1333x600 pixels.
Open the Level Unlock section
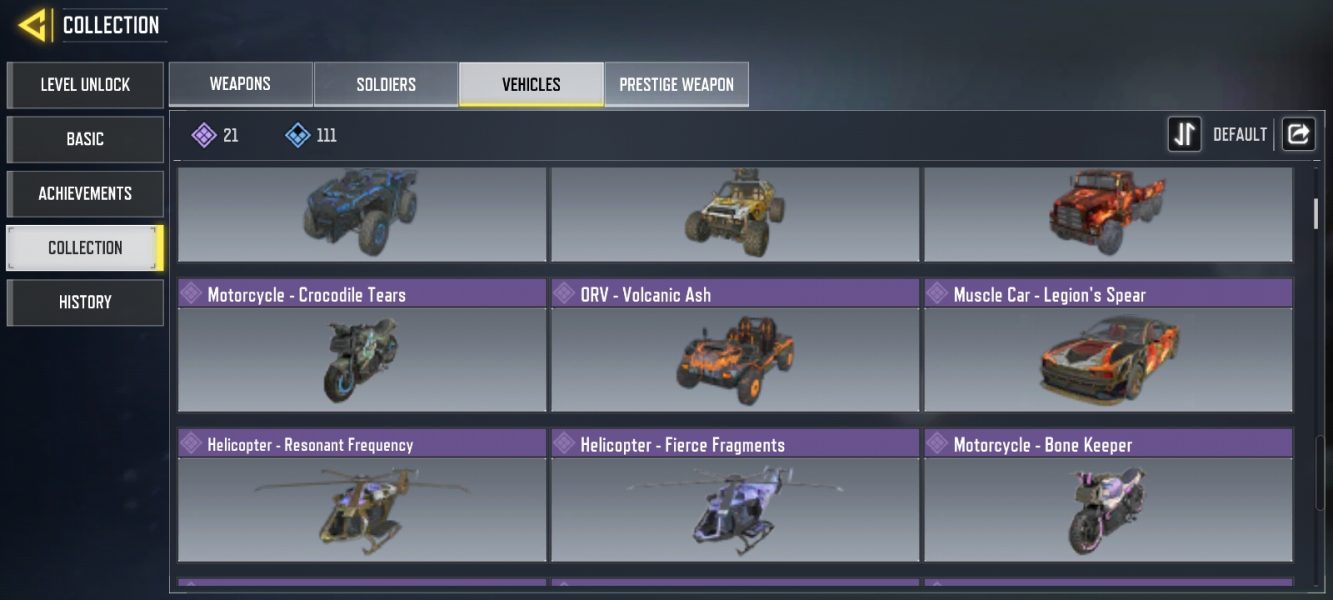[x=85, y=85]
